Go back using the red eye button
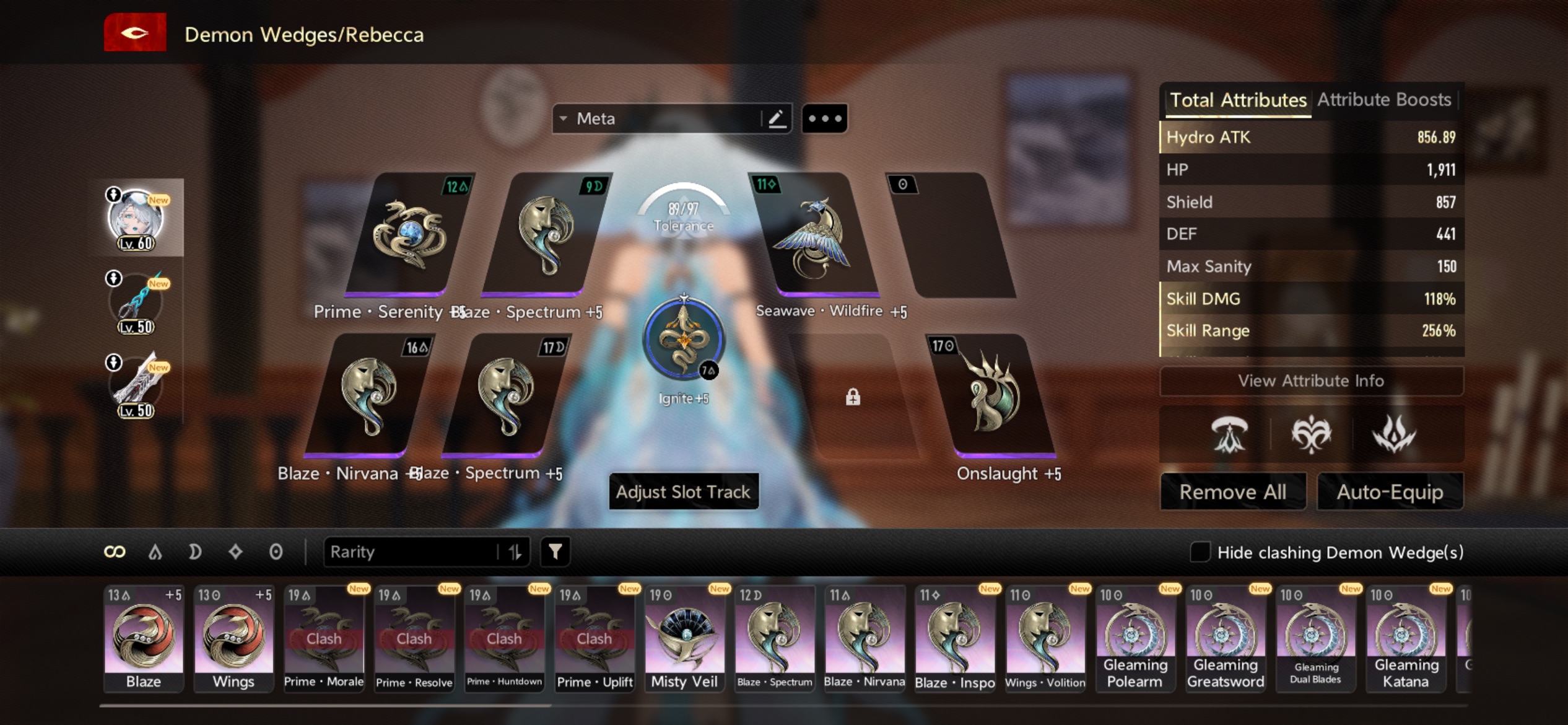Screen dimensions: 1568x725 coord(135,32)
